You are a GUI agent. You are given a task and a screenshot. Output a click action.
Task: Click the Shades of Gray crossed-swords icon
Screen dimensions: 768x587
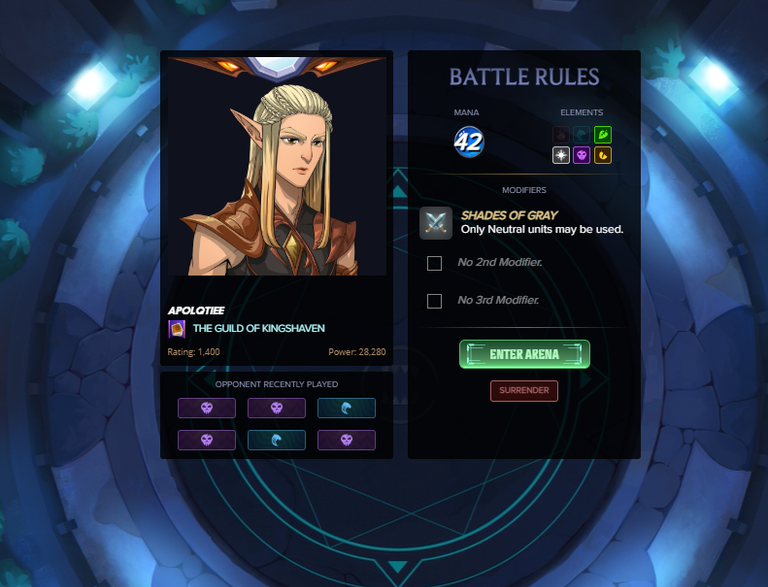click(x=436, y=223)
